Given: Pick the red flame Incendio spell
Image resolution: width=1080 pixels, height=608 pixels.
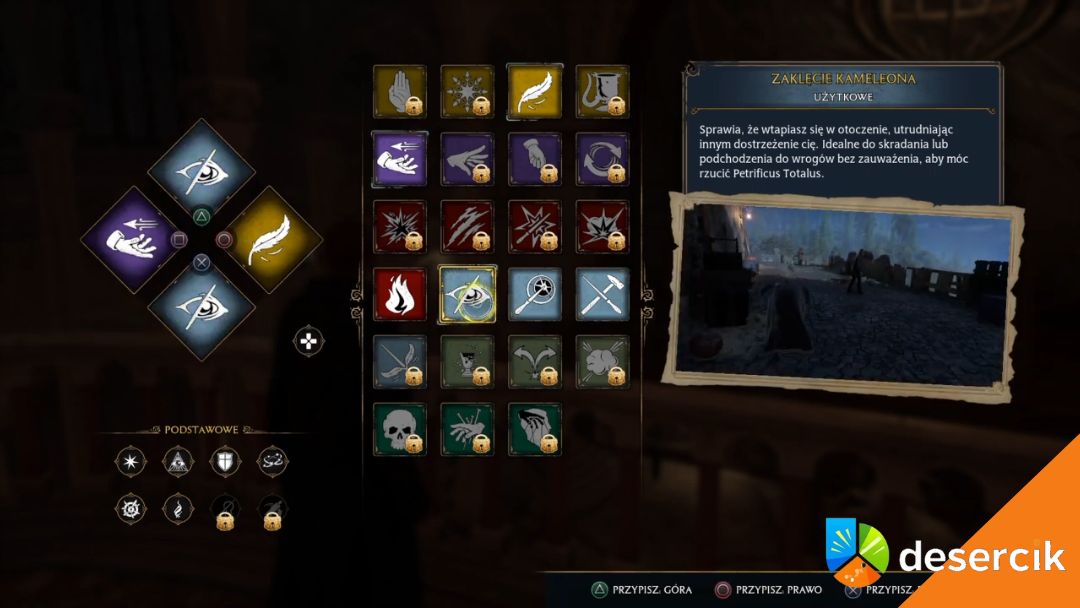Looking at the screenshot, I should [x=399, y=294].
